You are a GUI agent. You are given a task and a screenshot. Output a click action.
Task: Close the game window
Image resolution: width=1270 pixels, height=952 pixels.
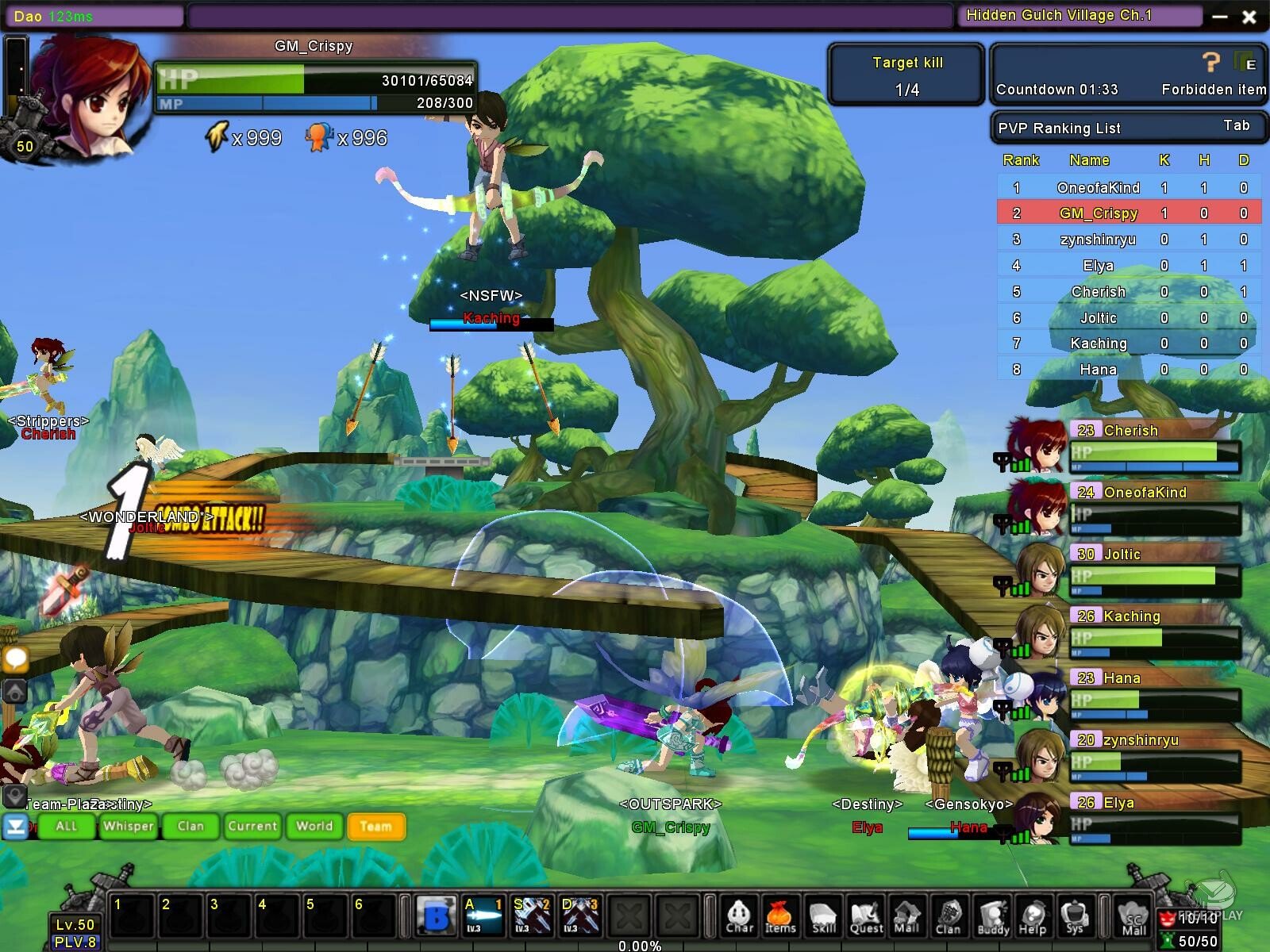(1249, 17)
